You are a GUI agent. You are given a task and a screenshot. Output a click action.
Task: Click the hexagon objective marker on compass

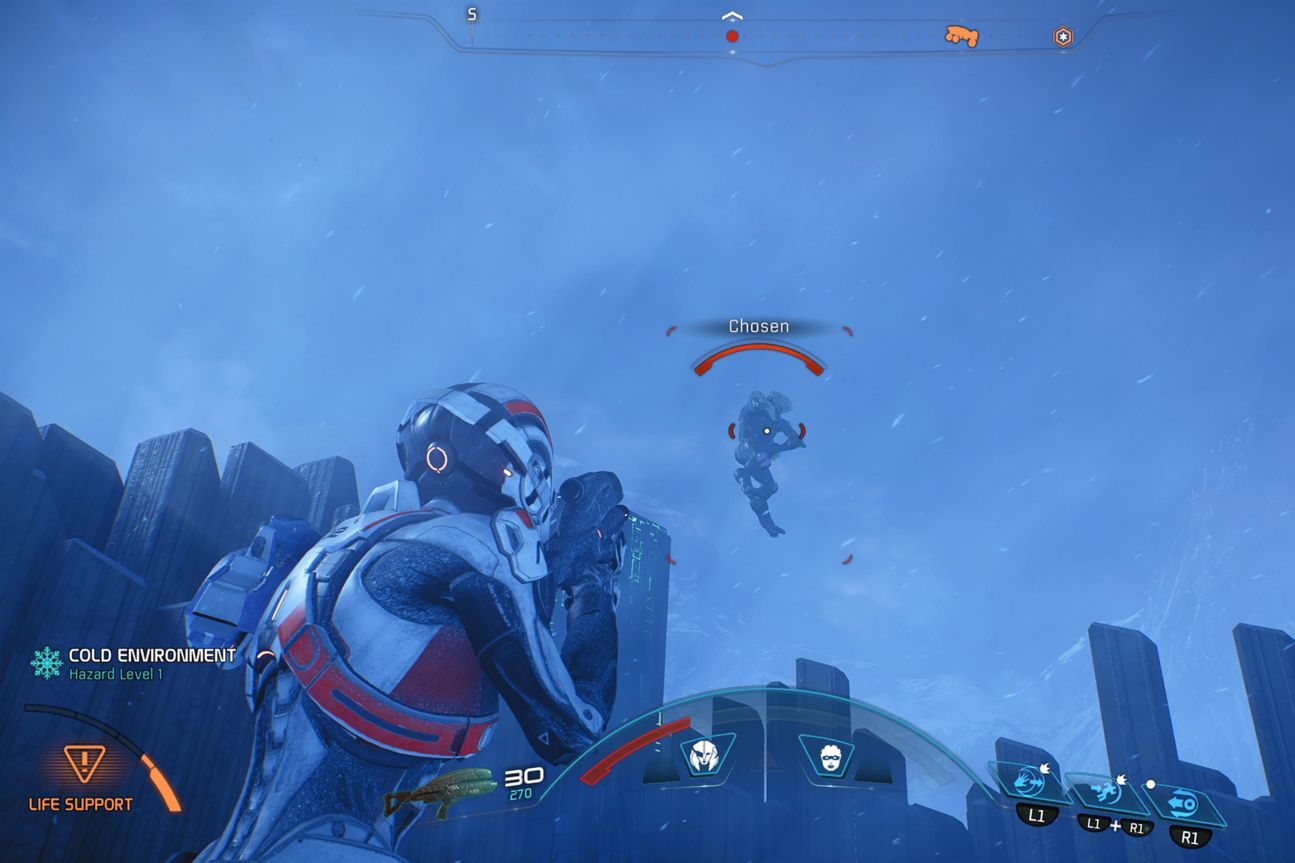pos(1063,37)
